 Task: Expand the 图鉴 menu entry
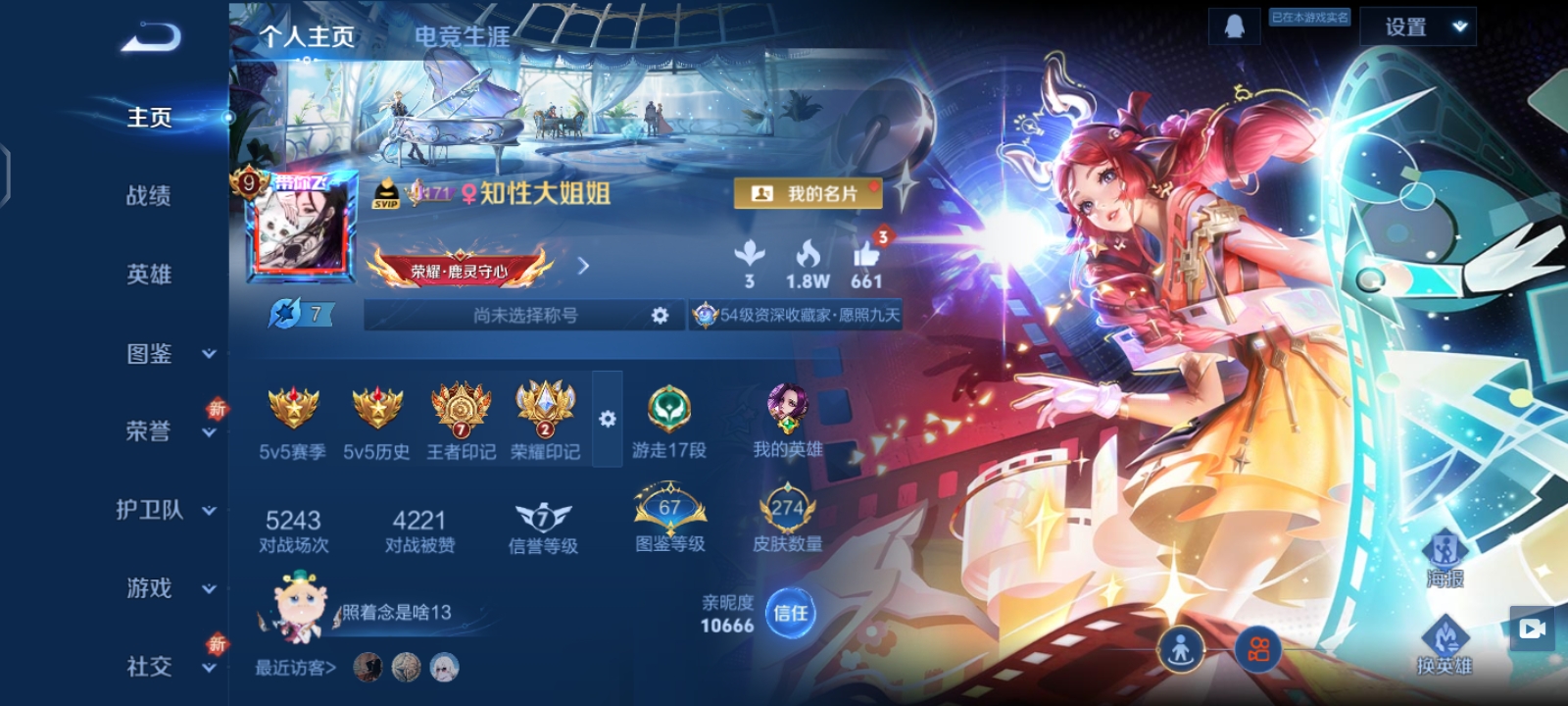pos(167,353)
